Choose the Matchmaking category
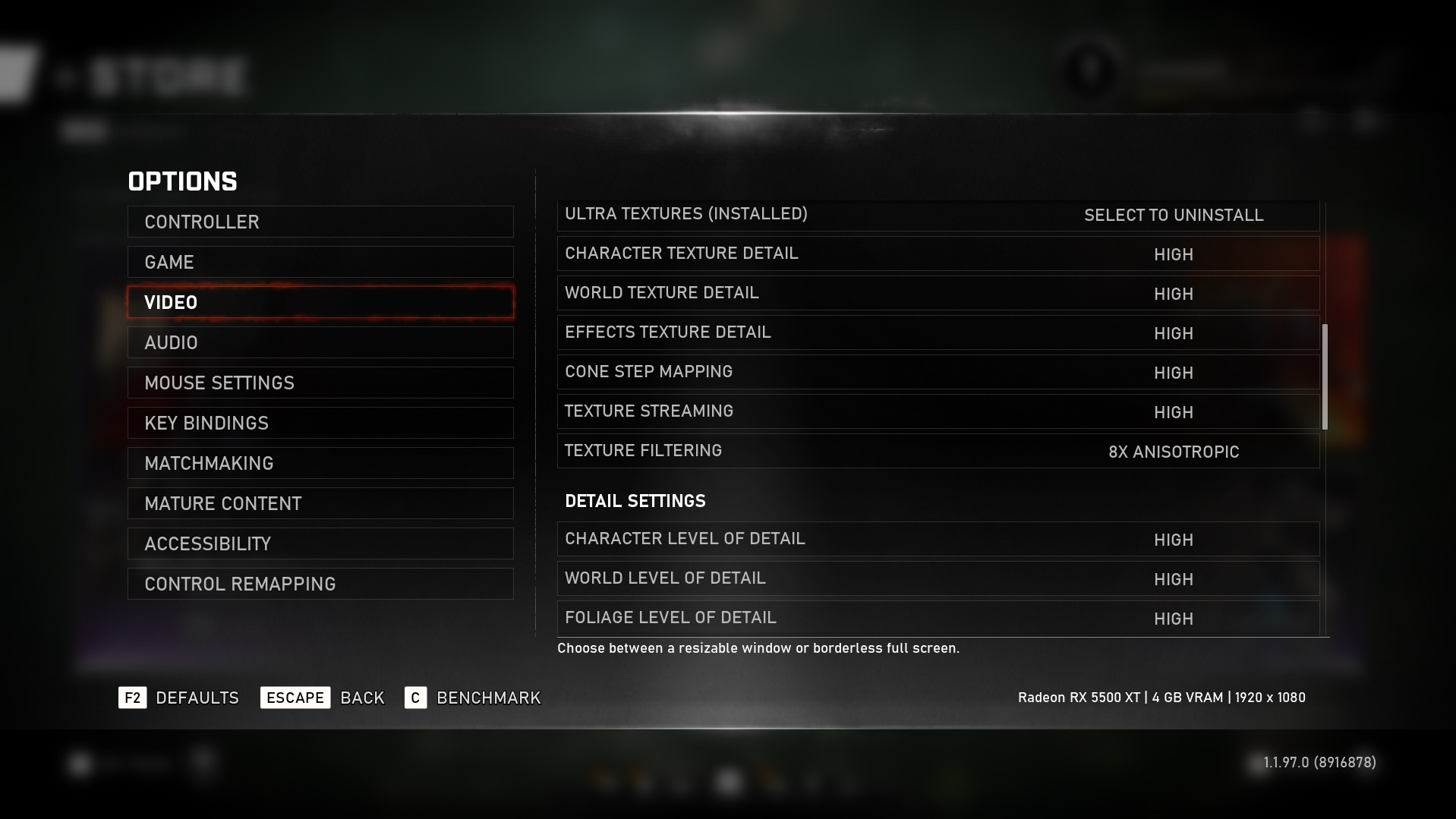The height and width of the screenshot is (819, 1456). pyautogui.click(x=320, y=463)
